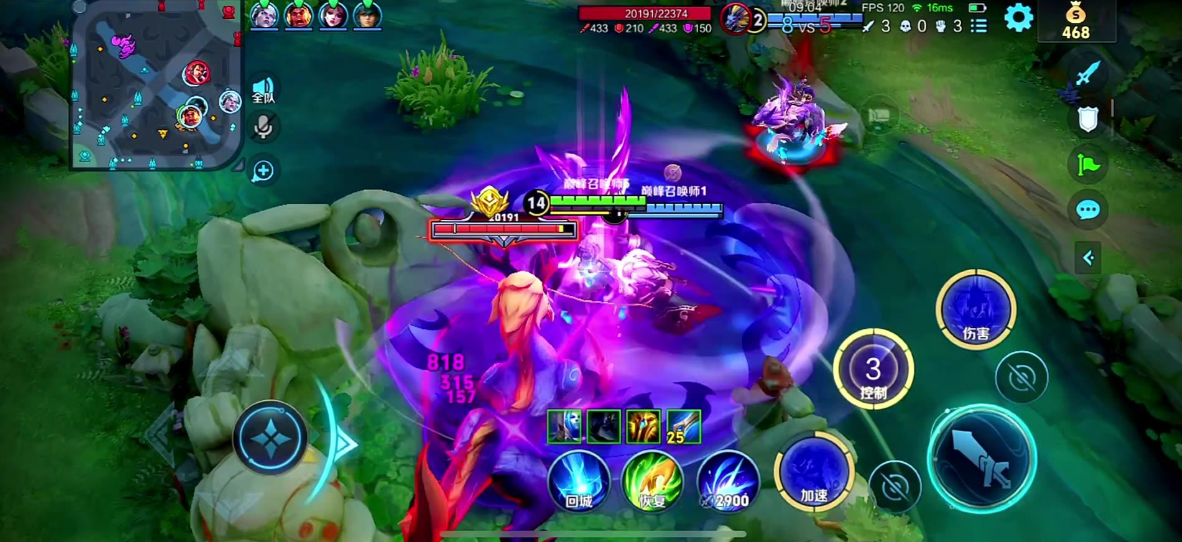Tap the minimap in the corner

(156, 84)
